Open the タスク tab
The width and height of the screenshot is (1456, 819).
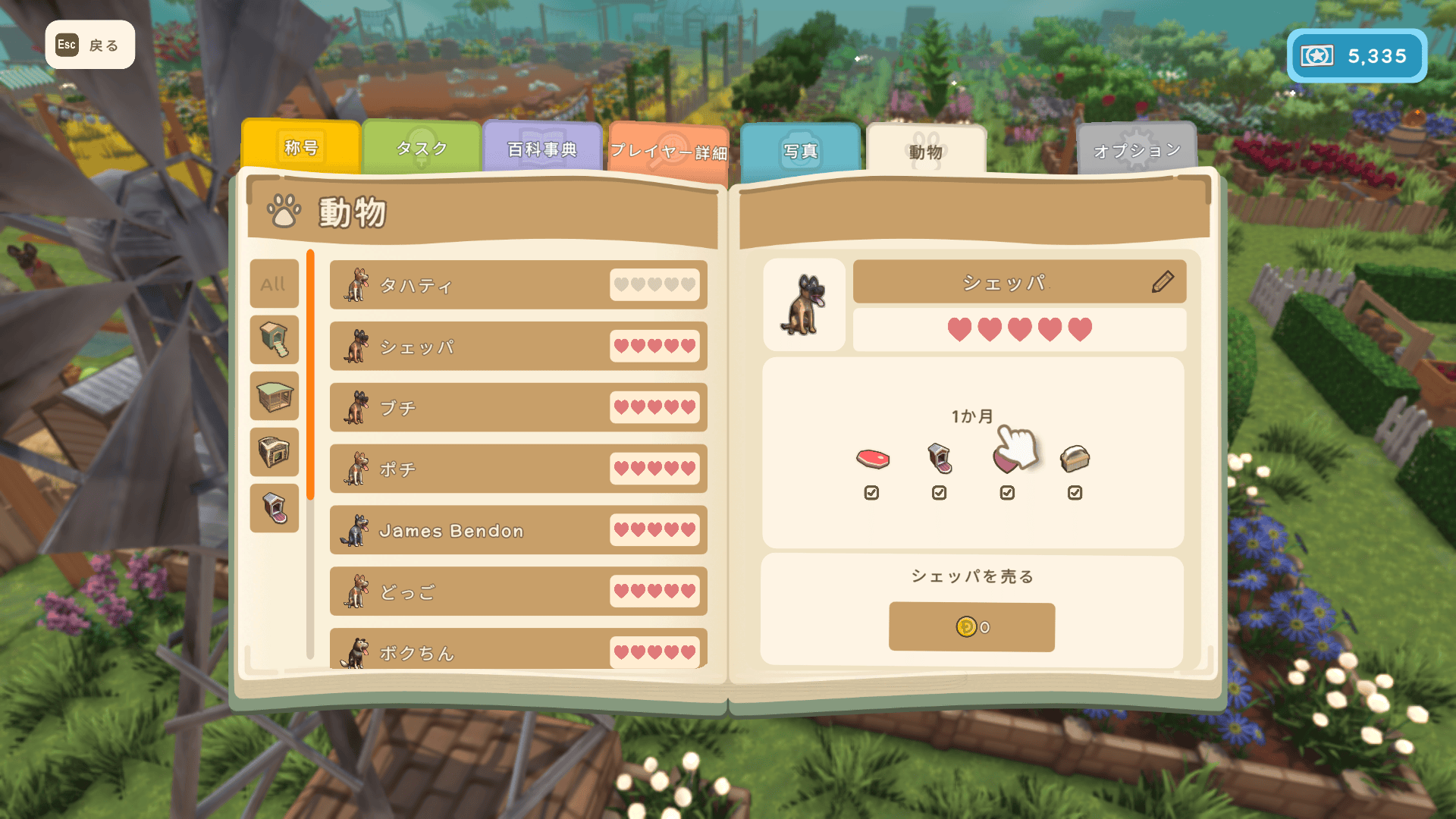[422, 148]
